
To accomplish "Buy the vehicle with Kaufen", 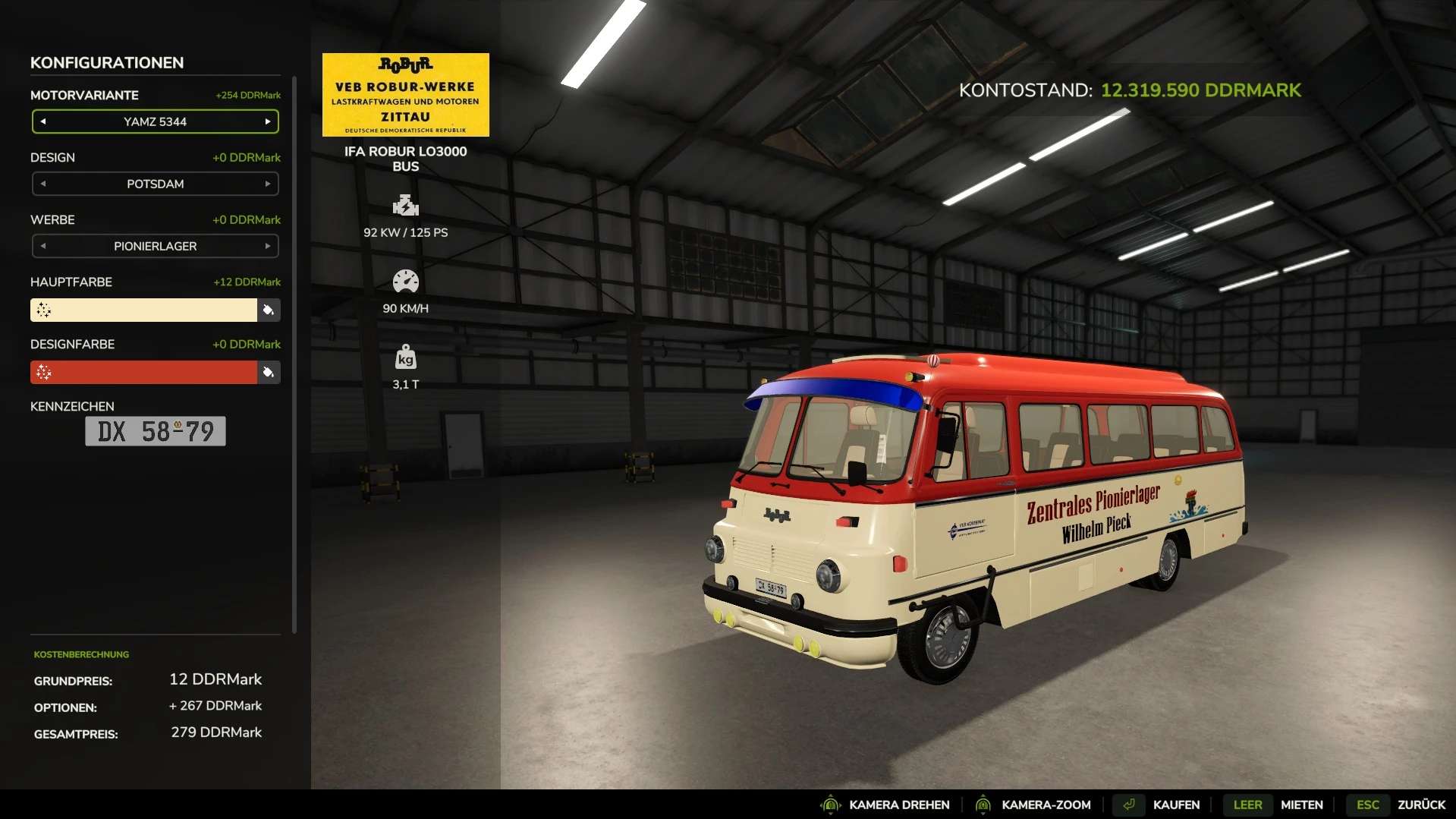I will pos(1175,805).
